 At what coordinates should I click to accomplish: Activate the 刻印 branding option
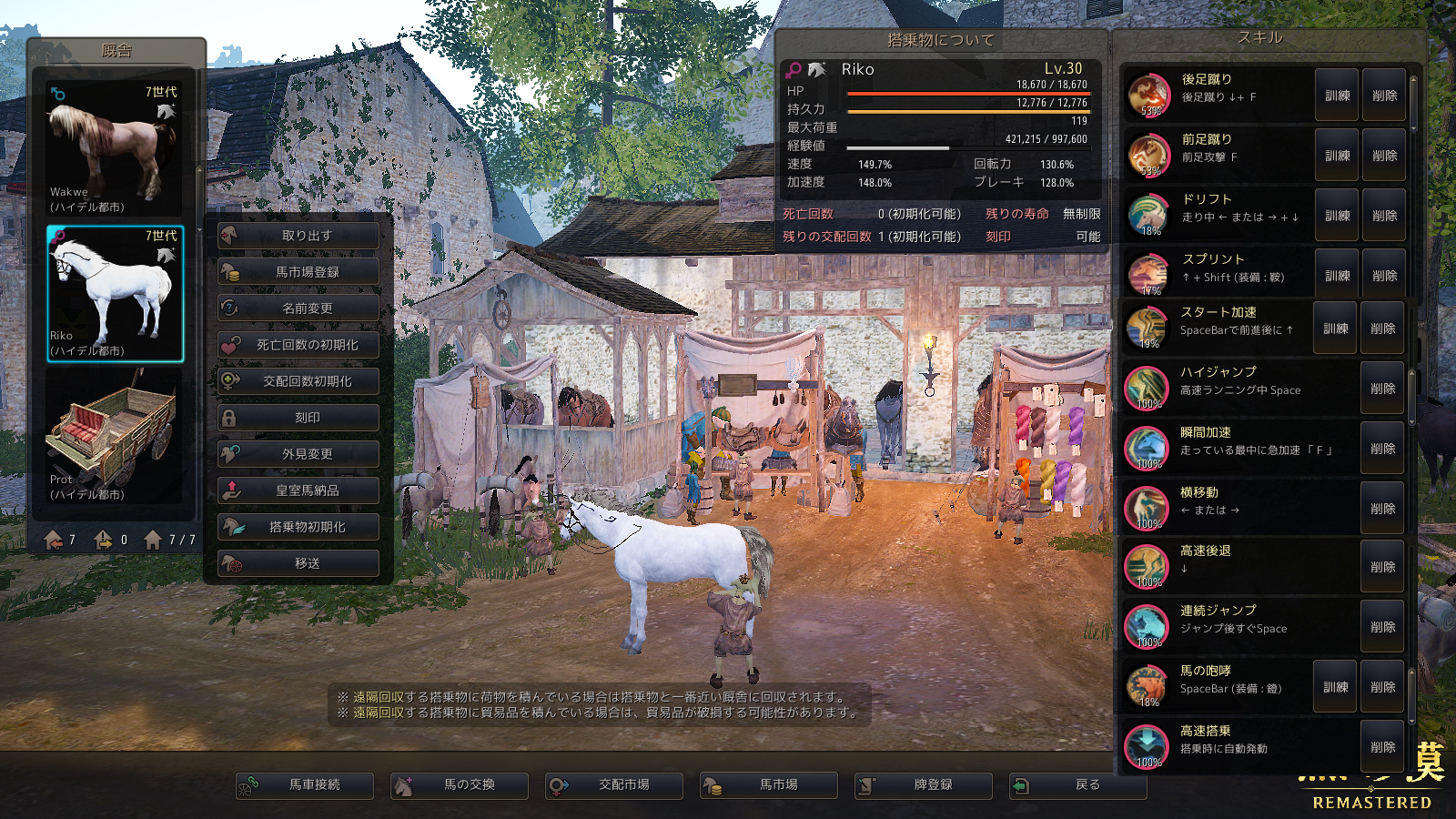[x=298, y=418]
